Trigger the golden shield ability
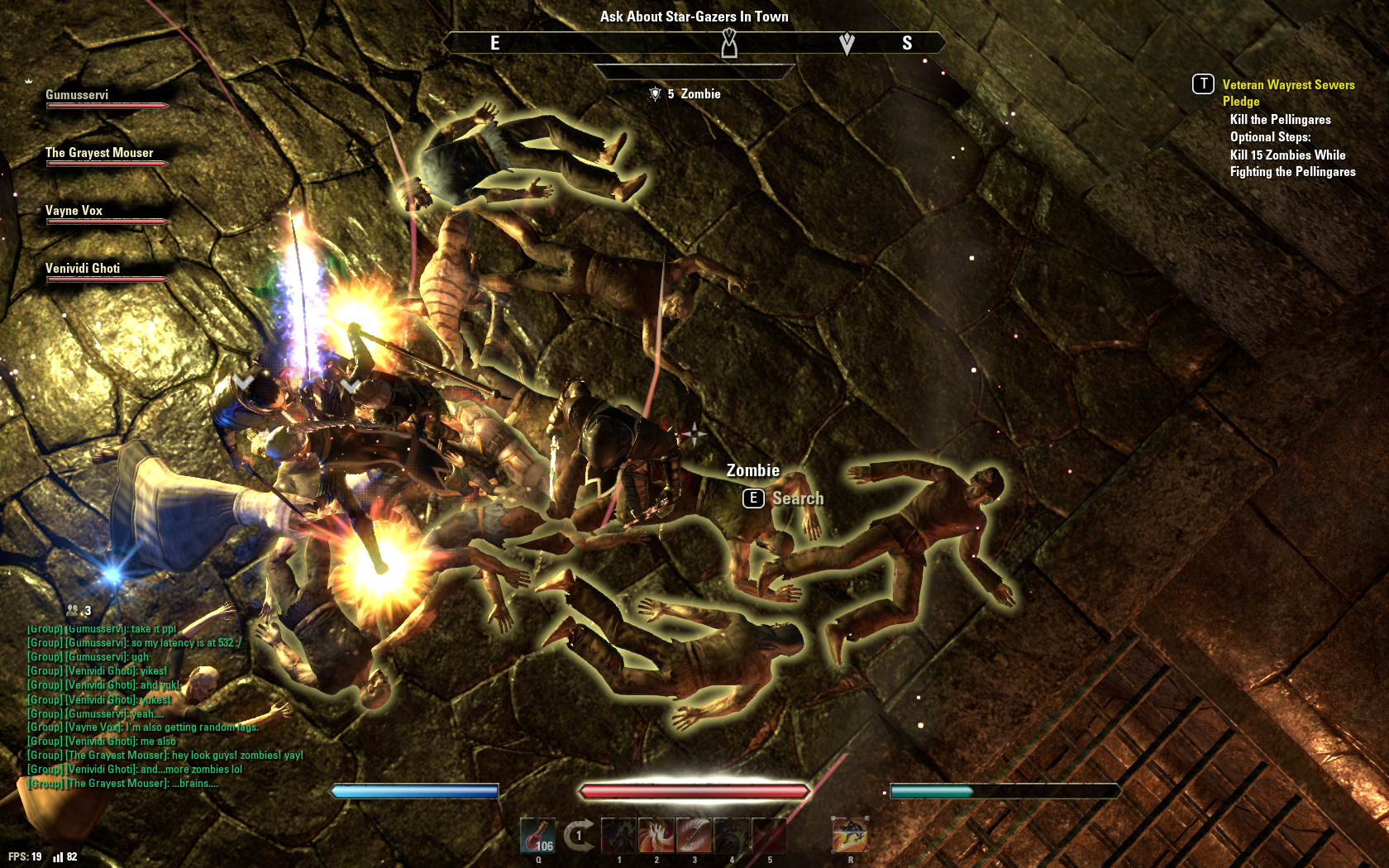 click(x=732, y=835)
